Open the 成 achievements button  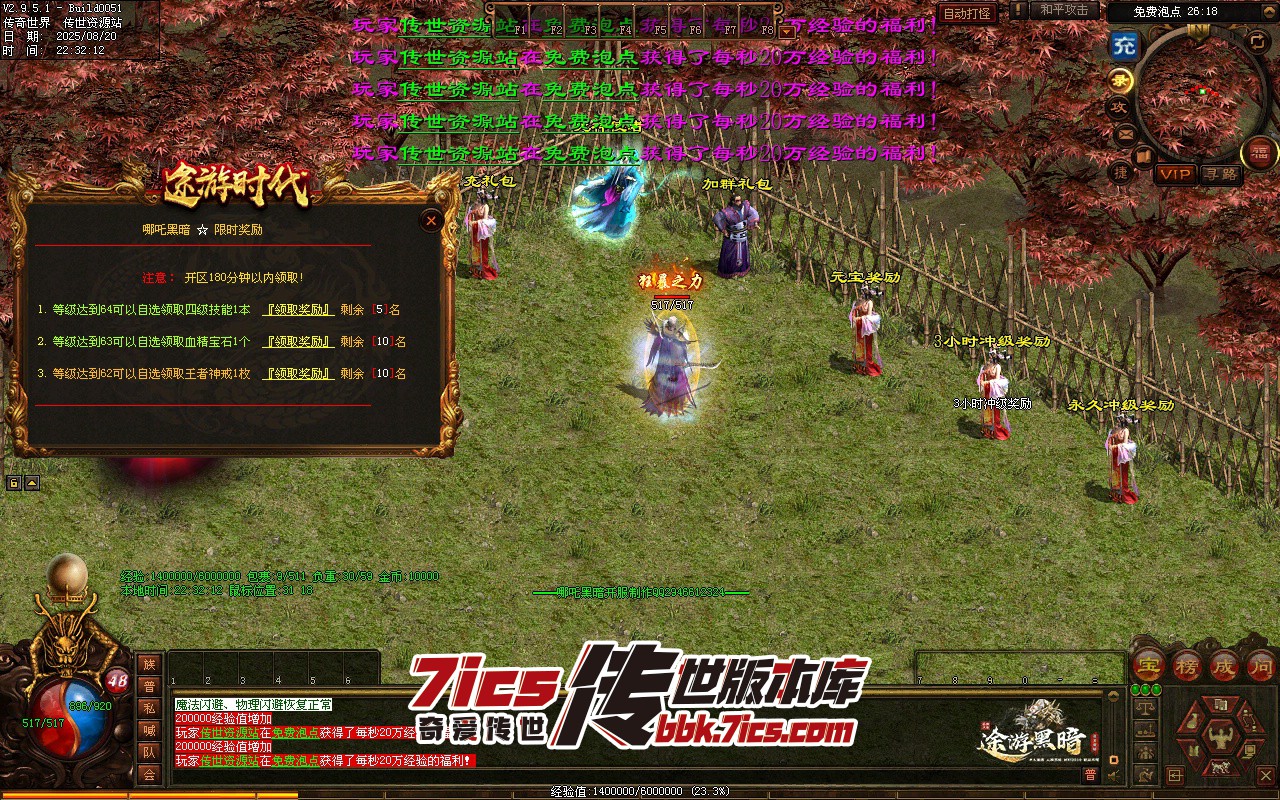point(1224,665)
